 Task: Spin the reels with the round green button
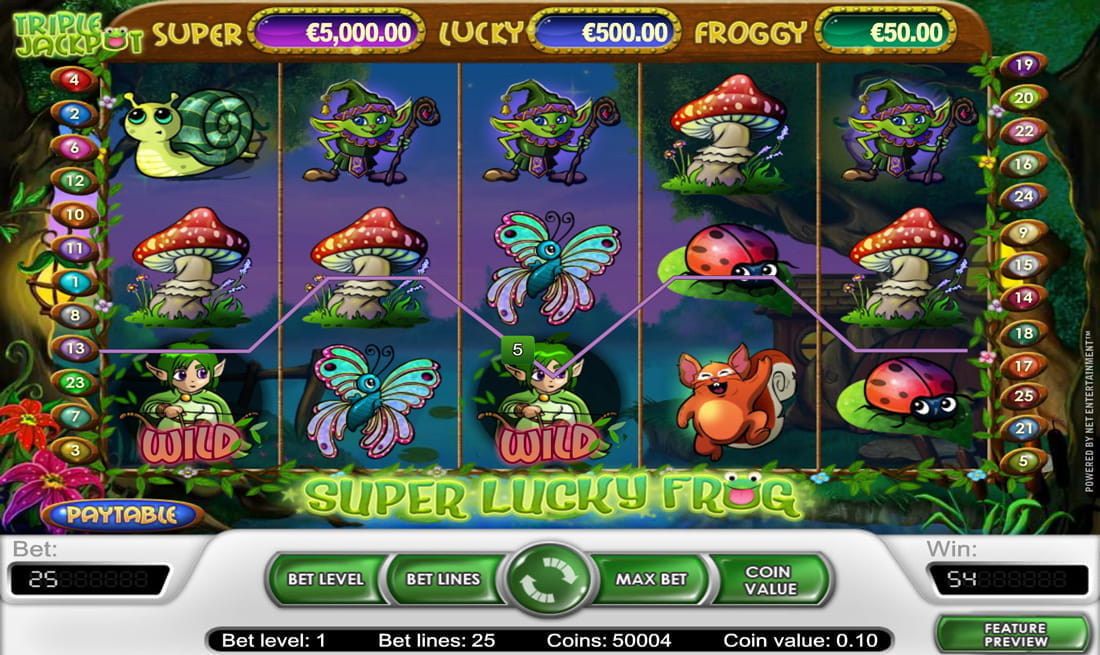[550, 579]
